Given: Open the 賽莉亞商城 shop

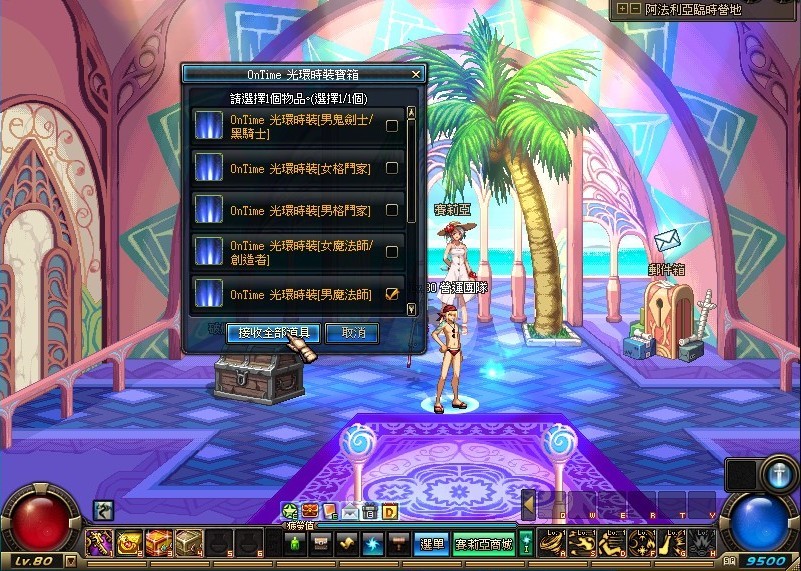Looking at the screenshot, I should click(x=484, y=544).
